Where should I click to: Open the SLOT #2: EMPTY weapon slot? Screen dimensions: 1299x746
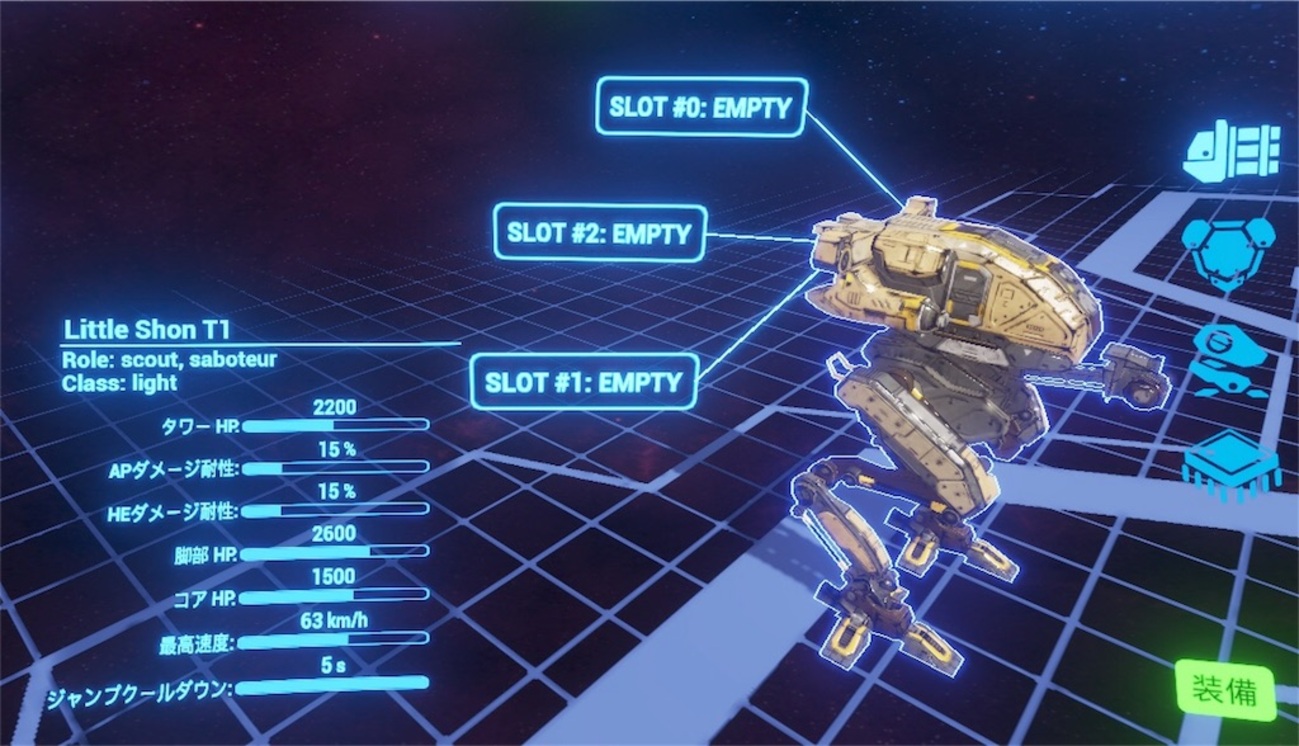coord(600,234)
